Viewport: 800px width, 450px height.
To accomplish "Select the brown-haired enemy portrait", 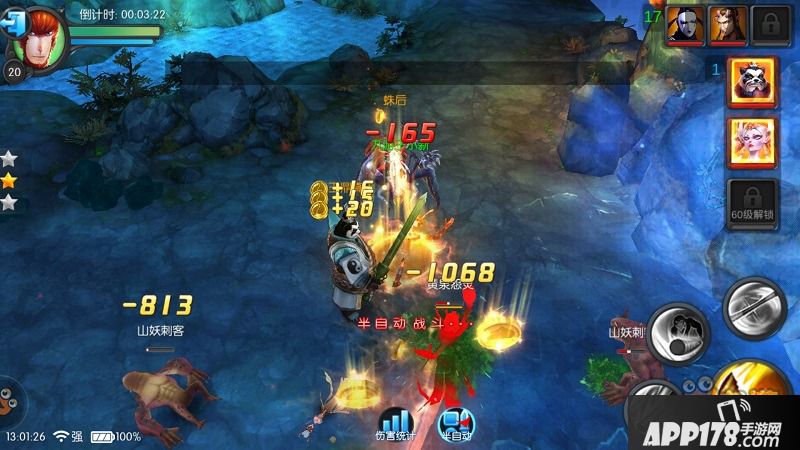I will 727,25.
